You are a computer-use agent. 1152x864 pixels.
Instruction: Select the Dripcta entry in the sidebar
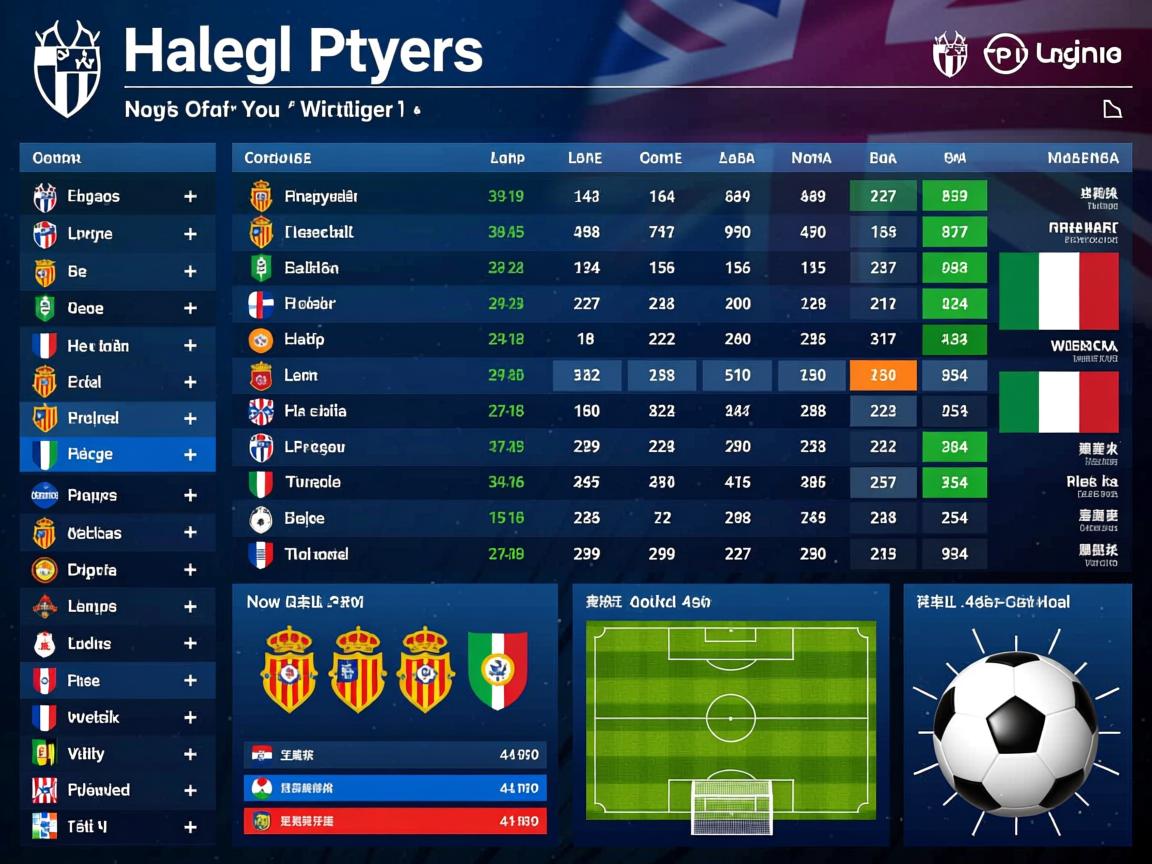point(92,570)
